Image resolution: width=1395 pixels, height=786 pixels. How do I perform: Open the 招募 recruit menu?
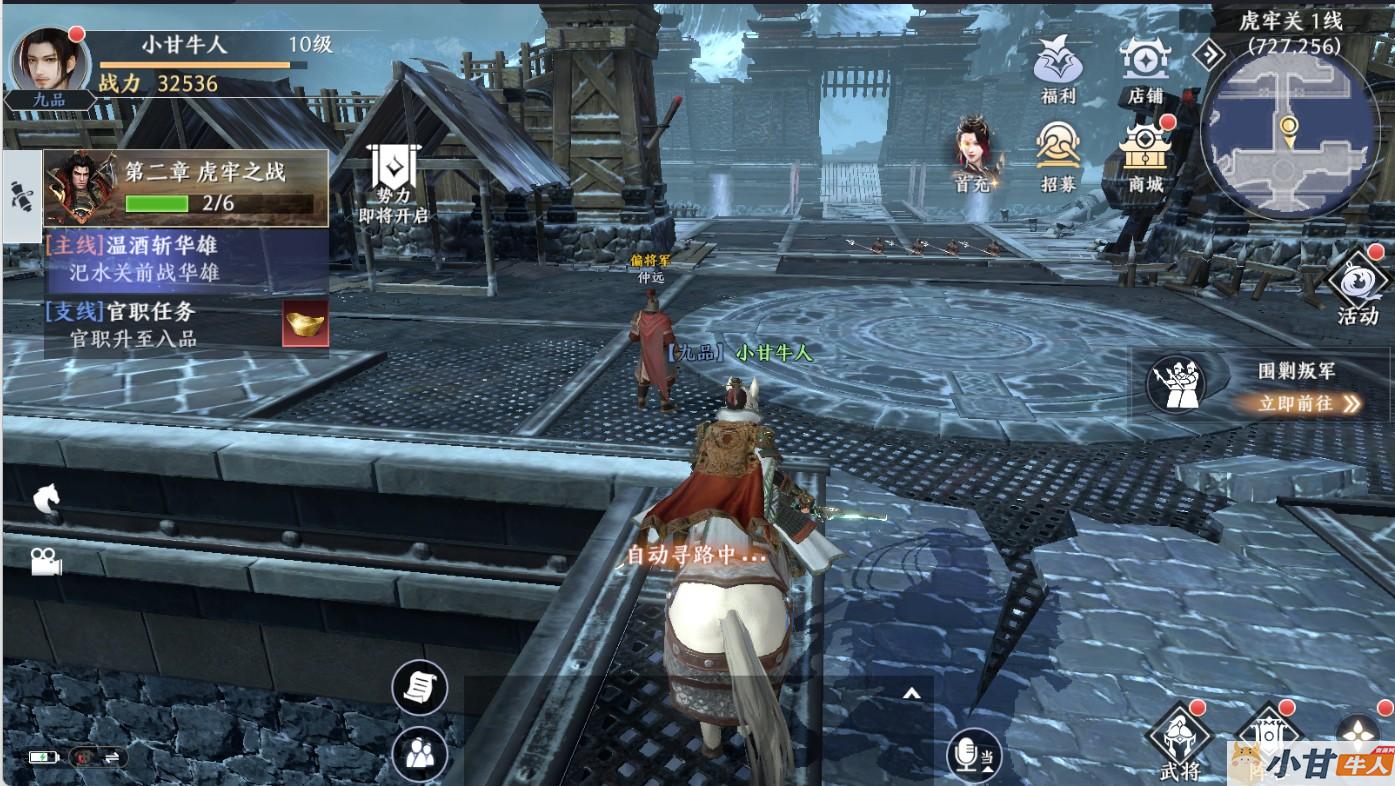(1057, 156)
